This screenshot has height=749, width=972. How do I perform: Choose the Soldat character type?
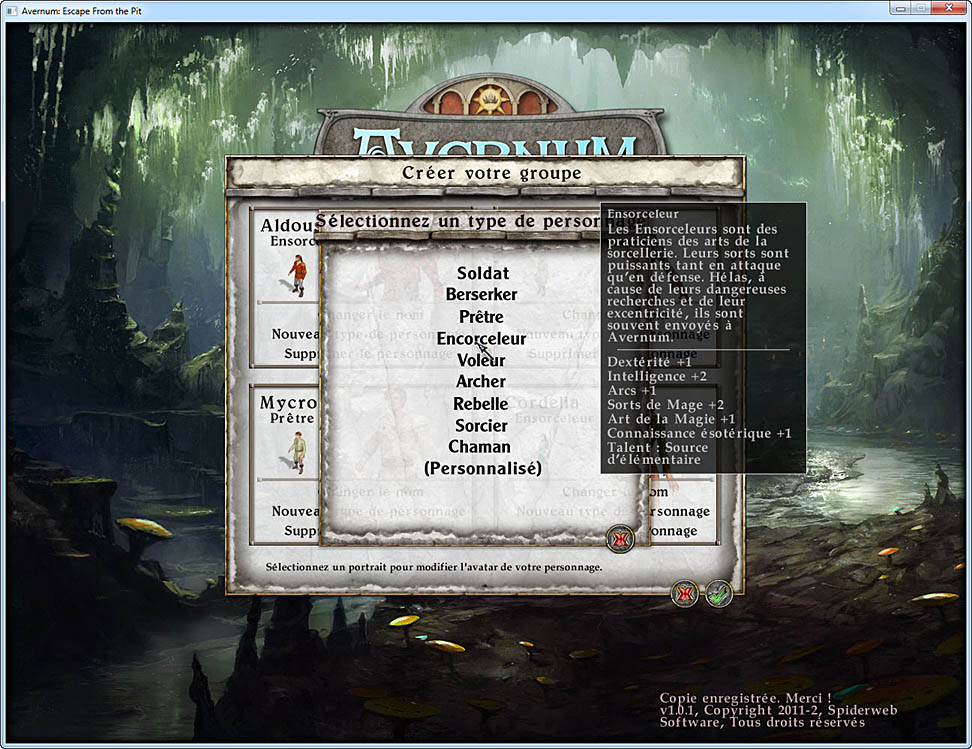pos(482,273)
